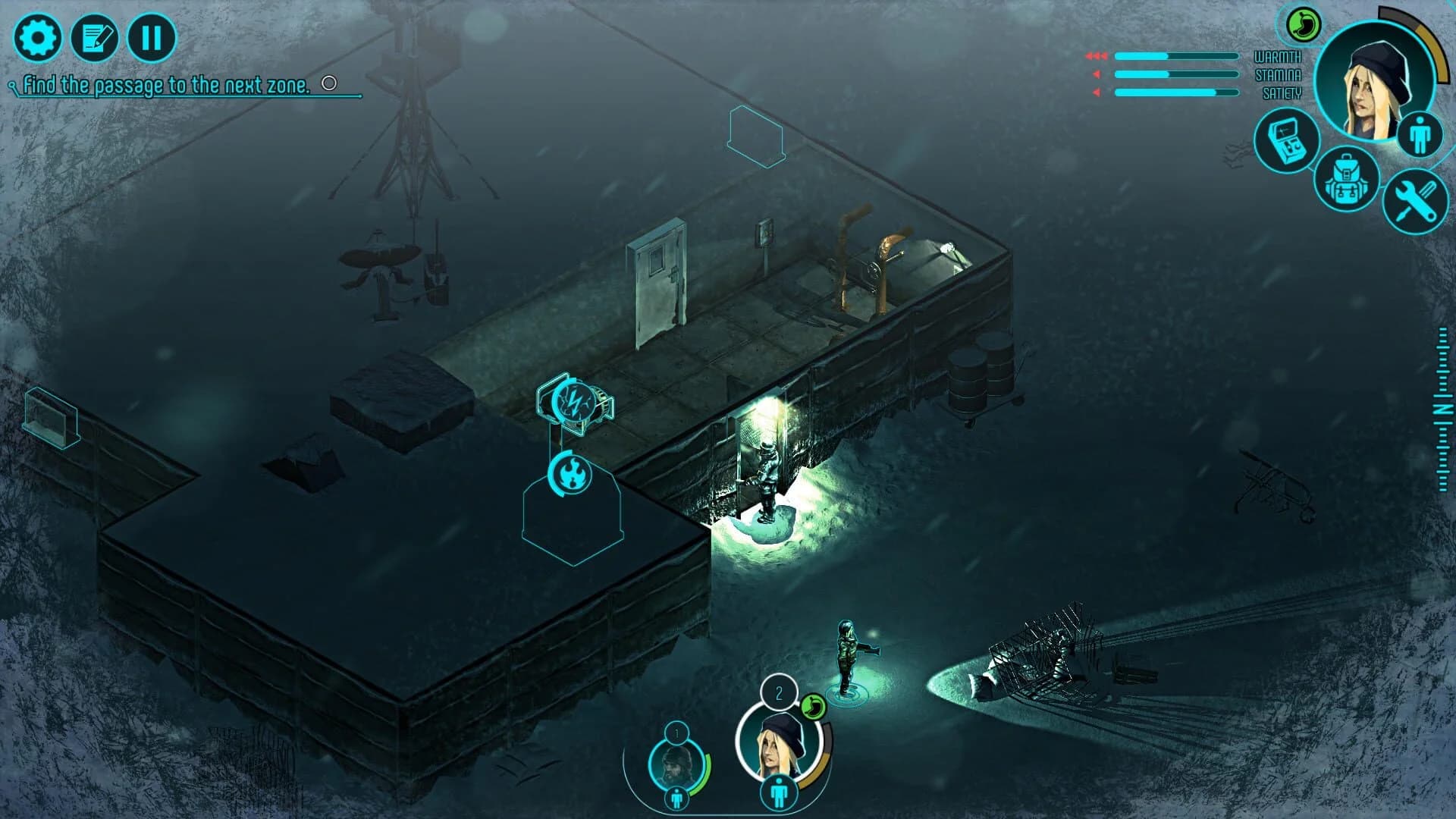The image size is (1456, 819).
Task: Toggle the person icon under character 1's portrait
Action: [676, 797]
